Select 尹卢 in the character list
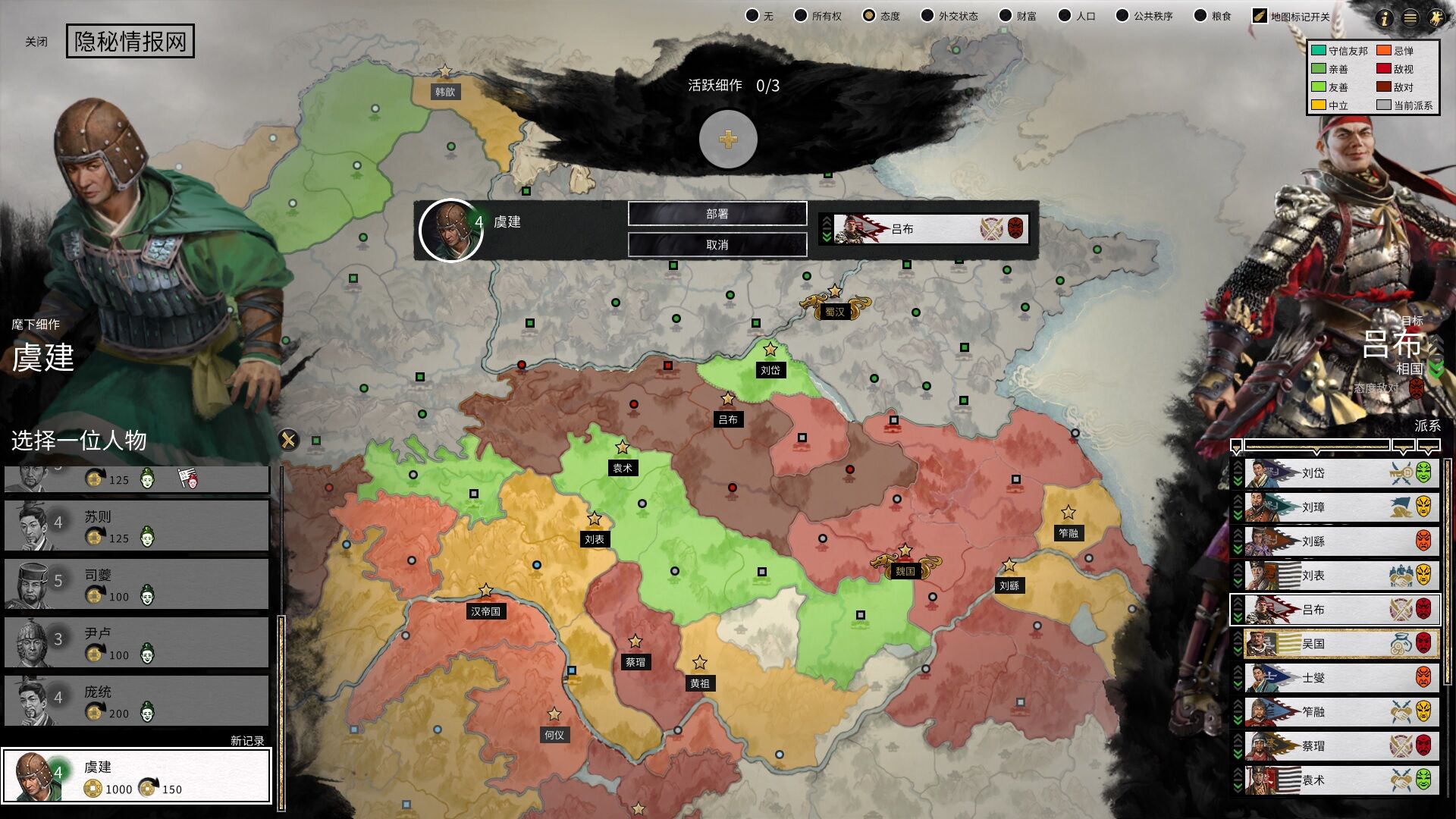The image size is (1456, 819). [136, 642]
